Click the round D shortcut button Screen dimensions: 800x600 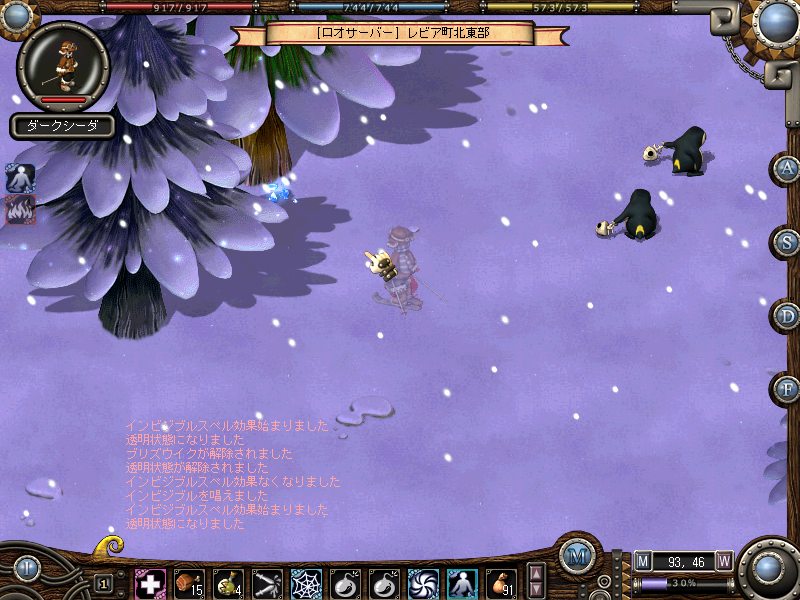787,316
